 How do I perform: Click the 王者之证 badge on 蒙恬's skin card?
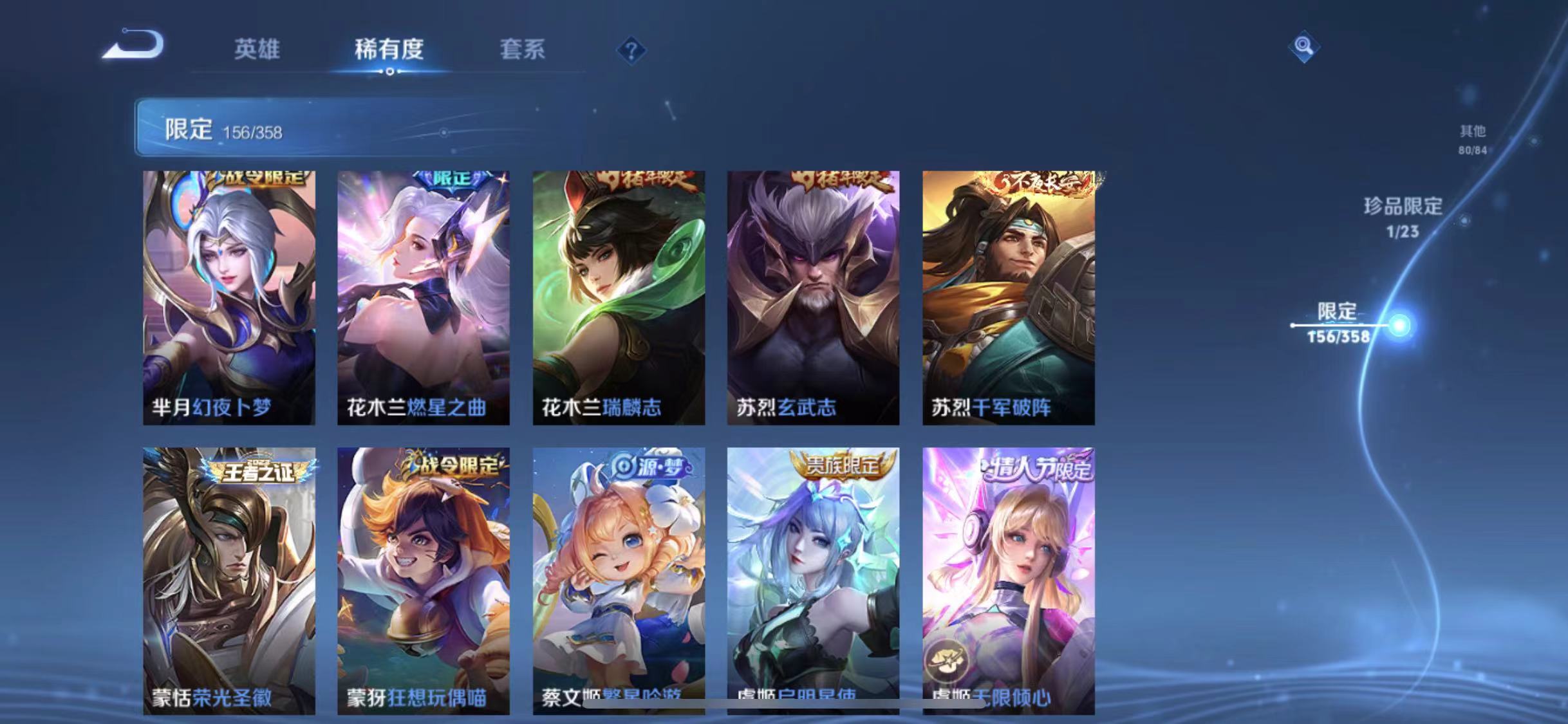tap(256, 472)
